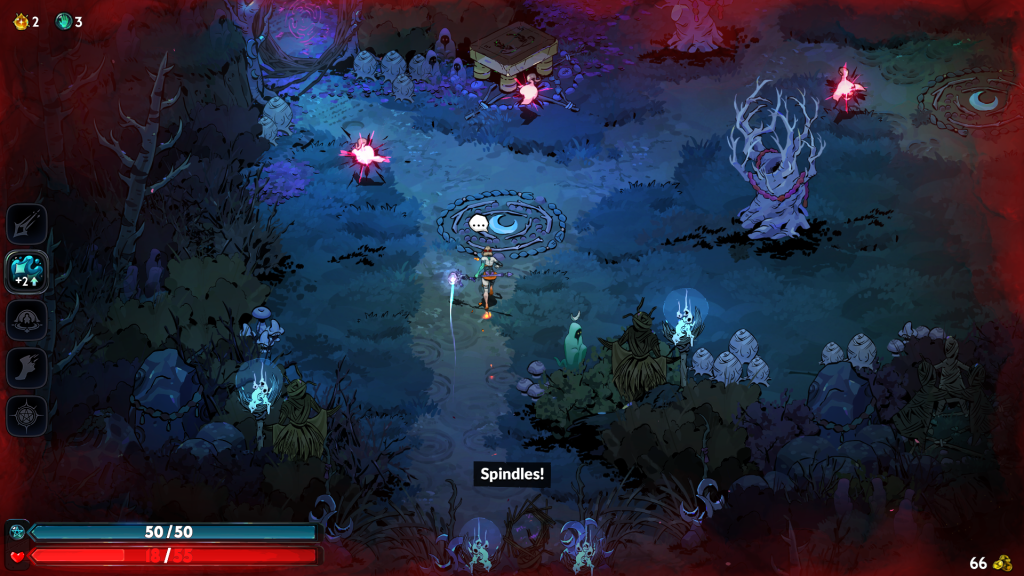Select the winged foot Sprint slot

(x=27, y=368)
